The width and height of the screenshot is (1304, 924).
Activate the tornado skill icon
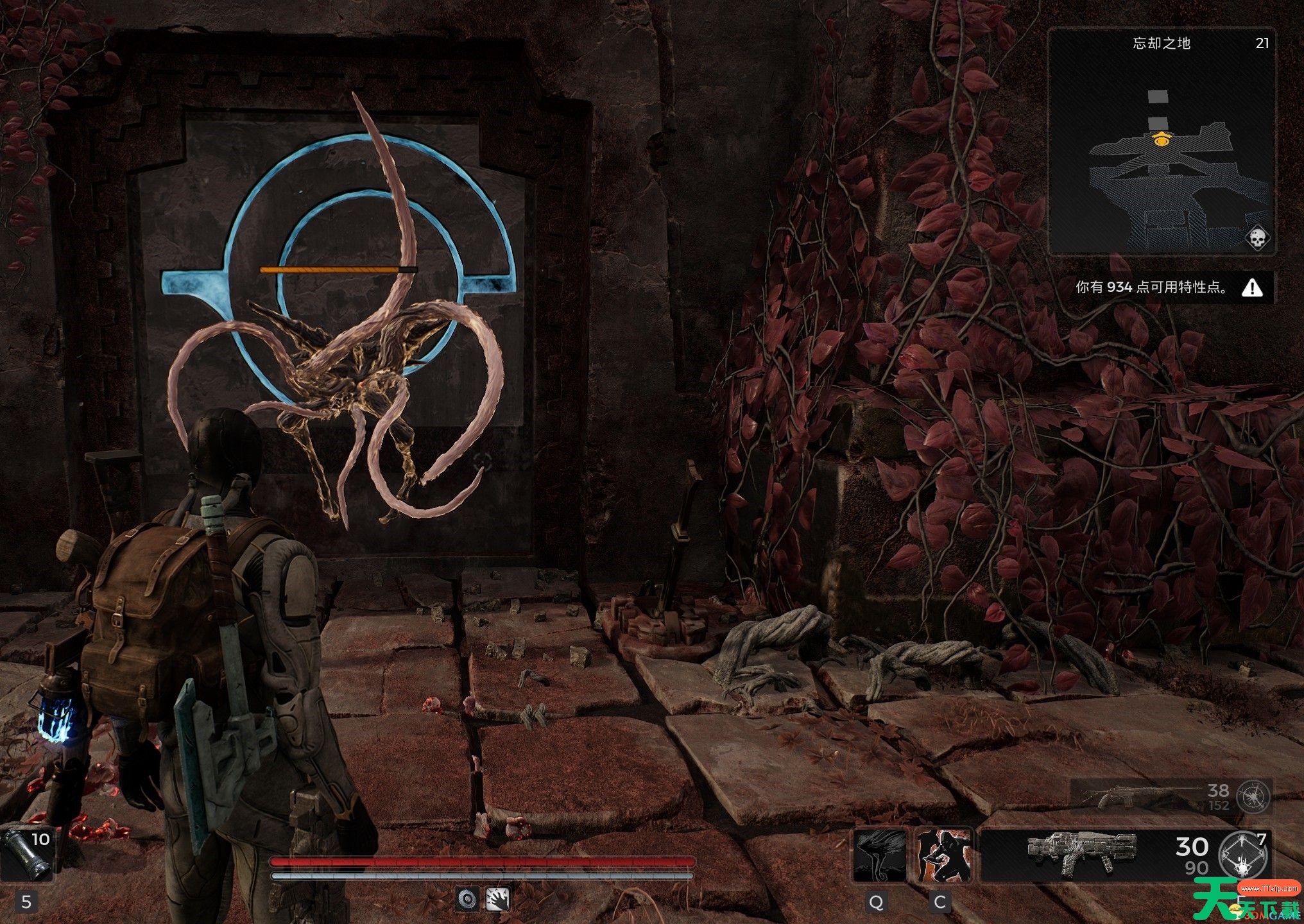[x=879, y=855]
